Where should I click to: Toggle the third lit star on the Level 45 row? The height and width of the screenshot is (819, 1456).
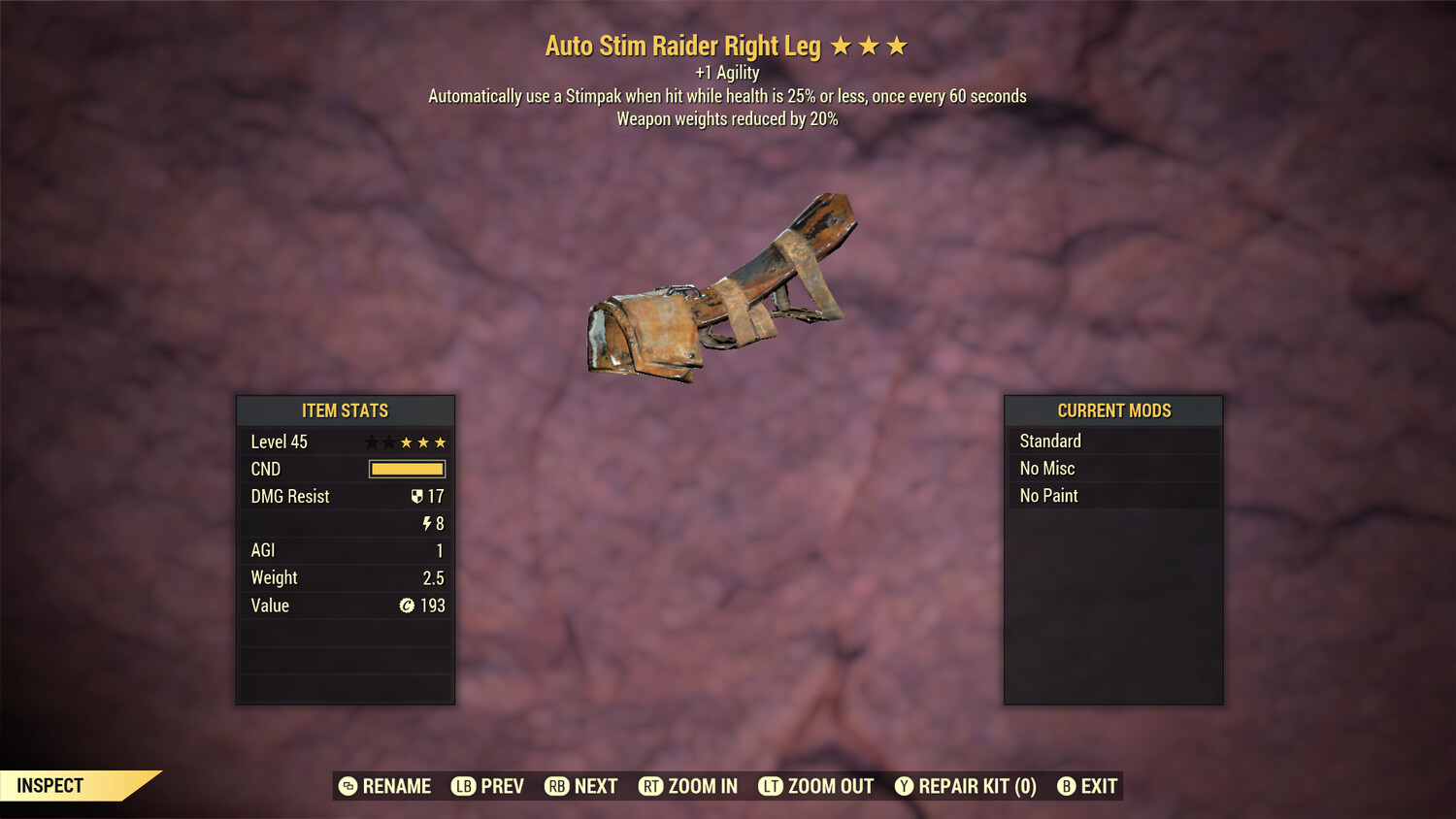tap(439, 442)
